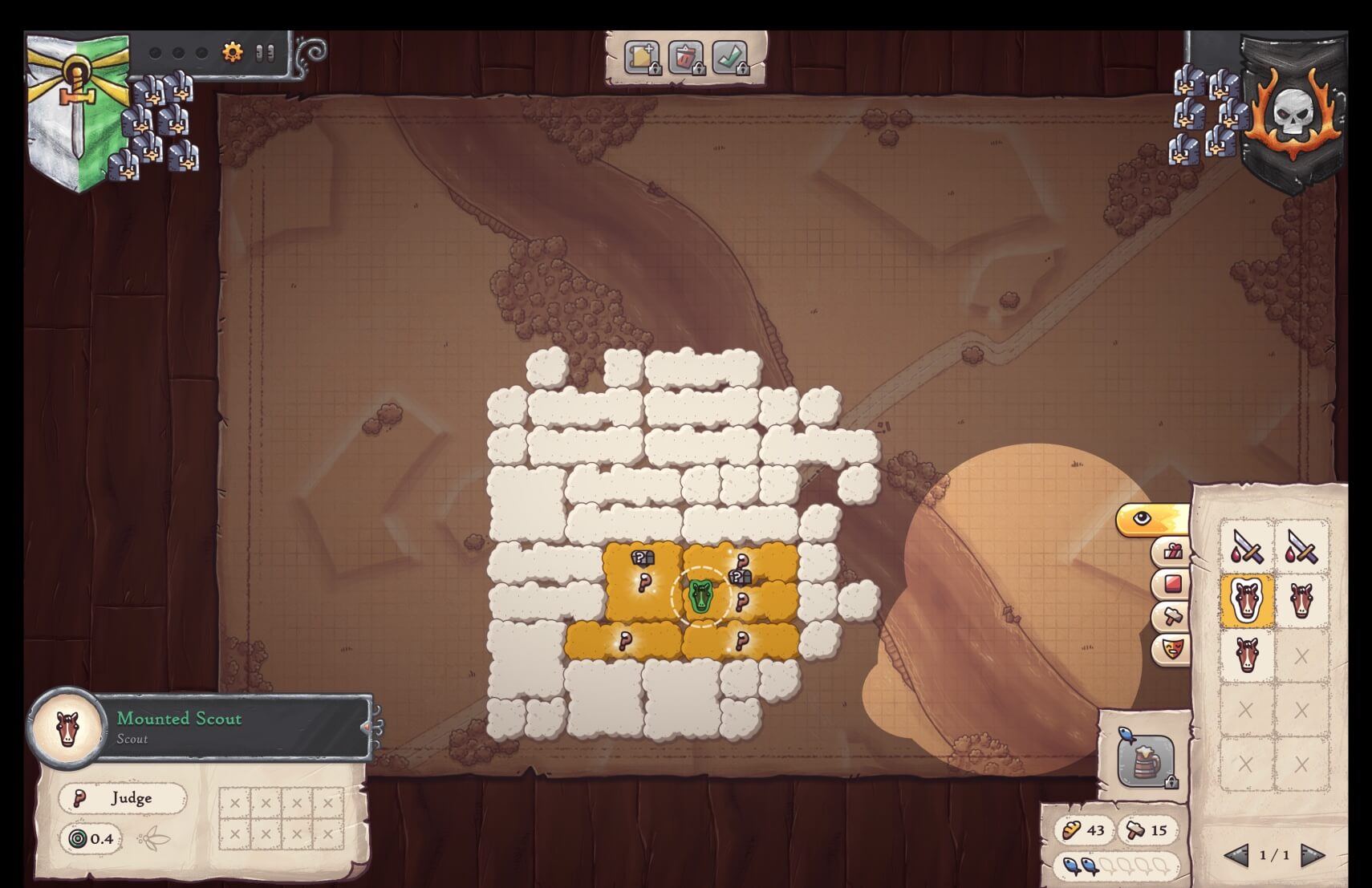Go to the previous unit page arrow
The width and height of the screenshot is (1372, 888).
pos(1236,855)
